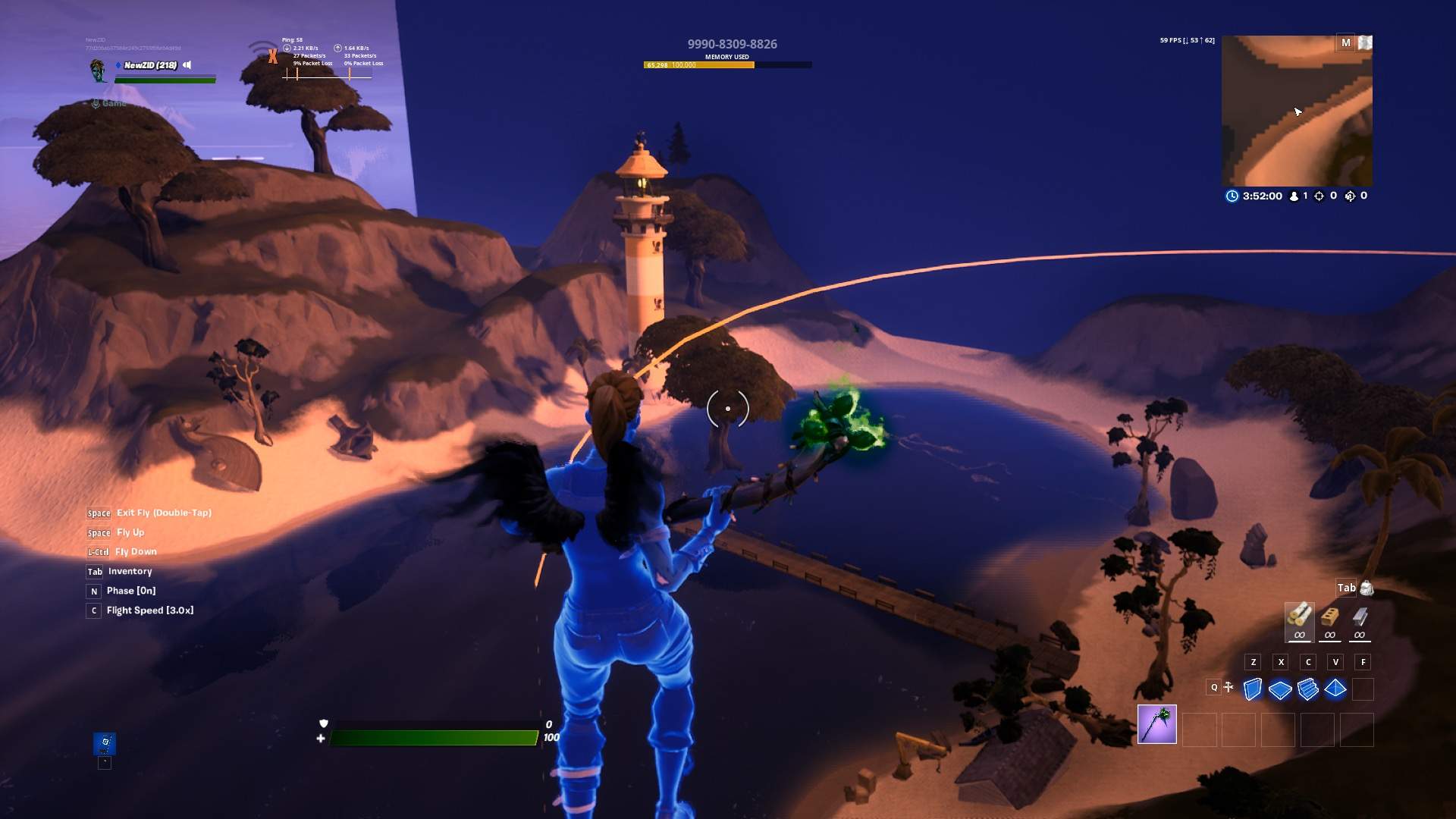Choose the wall building piece
Screen dimensions: 1456x819
(x=1253, y=689)
